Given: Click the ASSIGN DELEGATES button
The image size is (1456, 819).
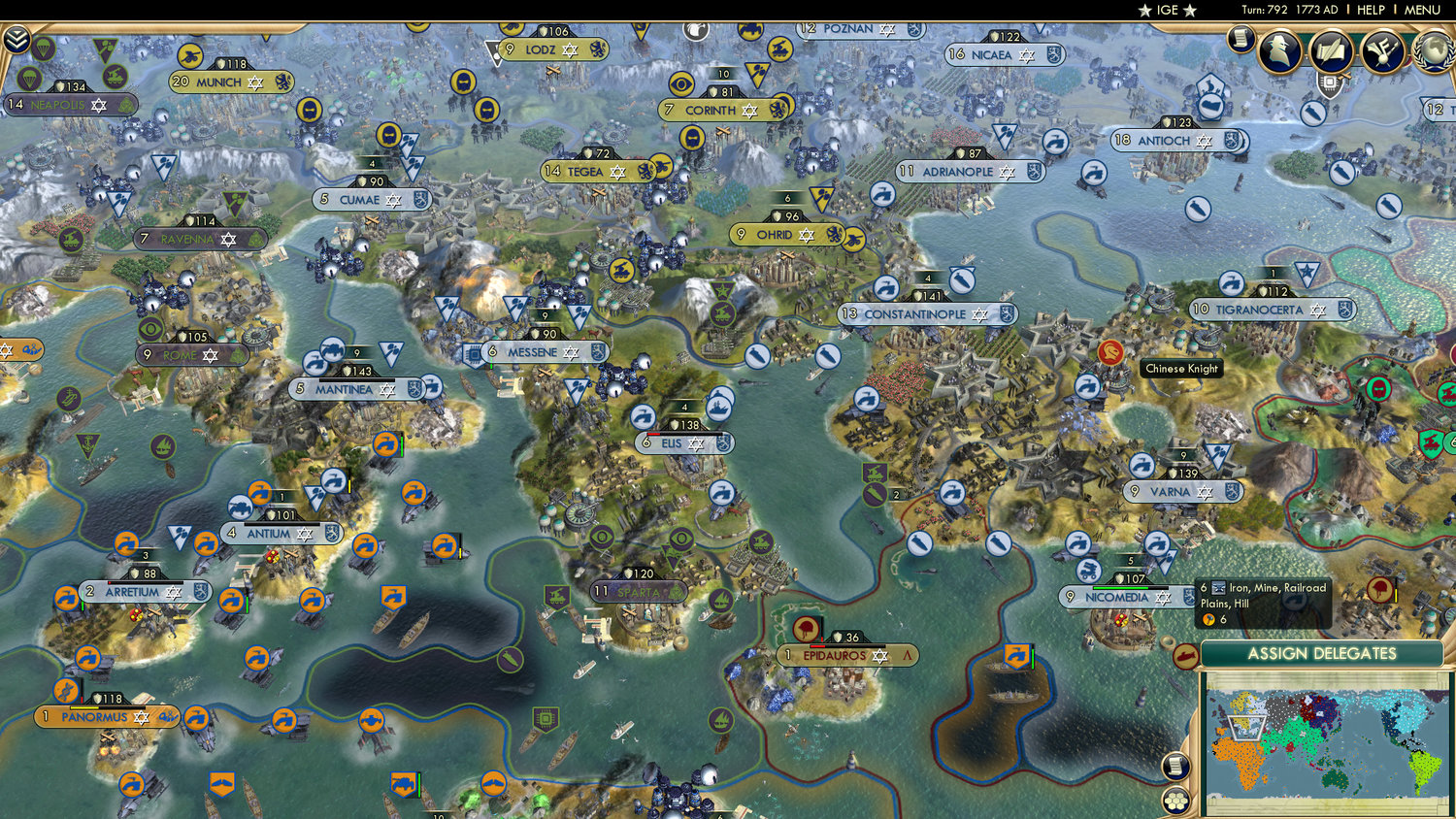Looking at the screenshot, I should (x=1324, y=655).
